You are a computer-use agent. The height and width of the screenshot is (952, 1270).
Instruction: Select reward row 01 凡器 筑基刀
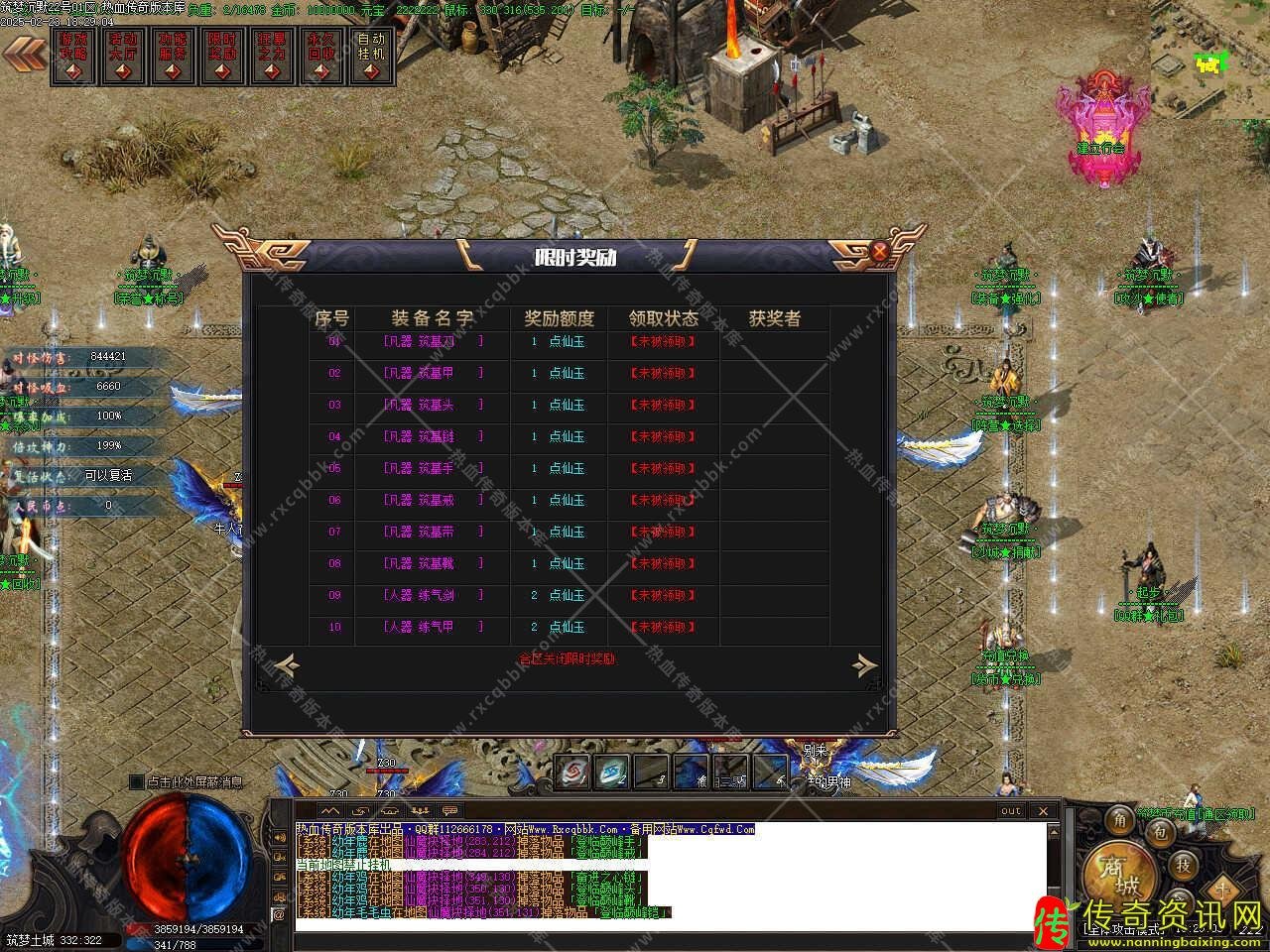[x=434, y=341]
